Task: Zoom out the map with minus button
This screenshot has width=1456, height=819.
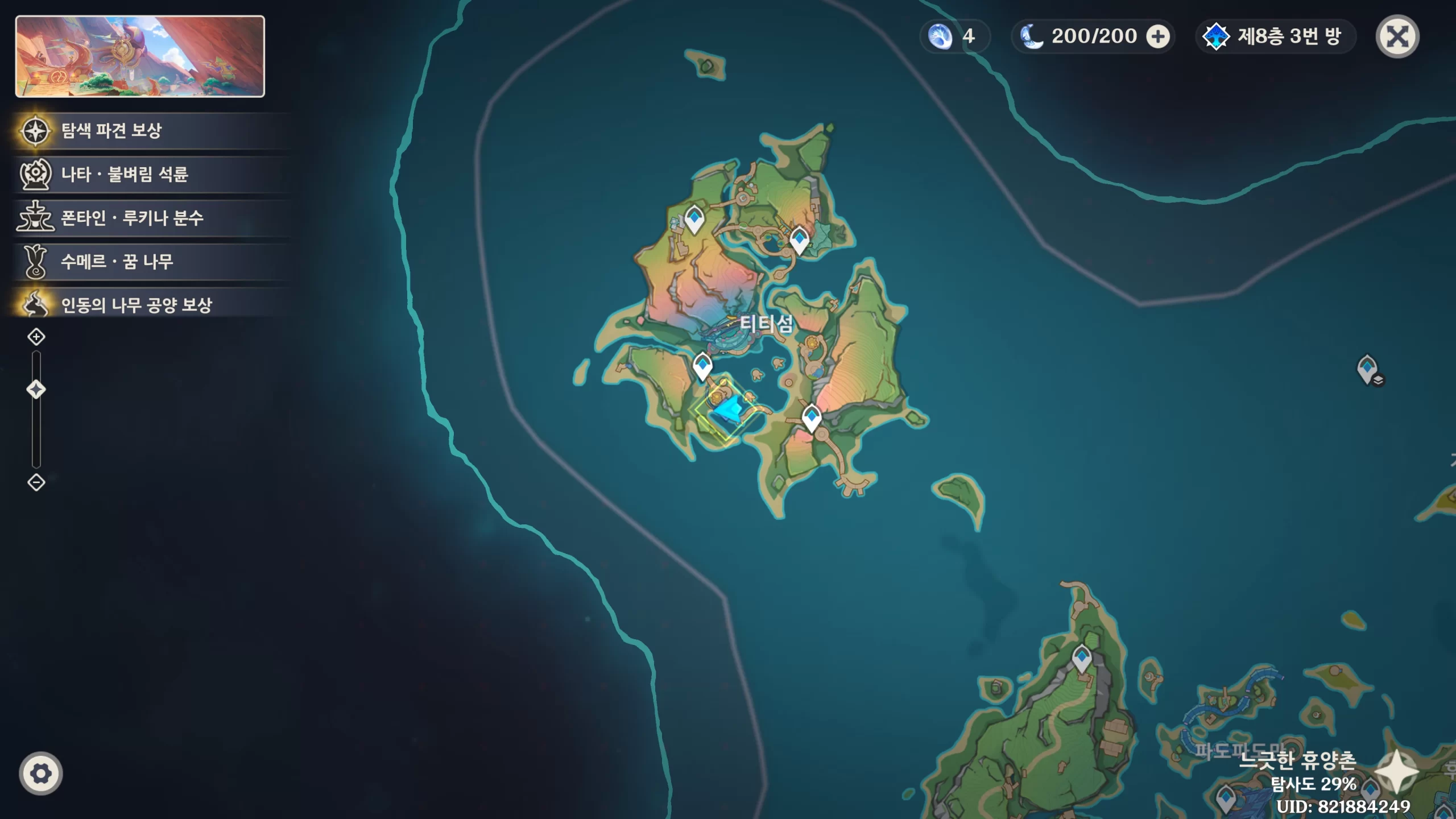Action: (x=36, y=483)
